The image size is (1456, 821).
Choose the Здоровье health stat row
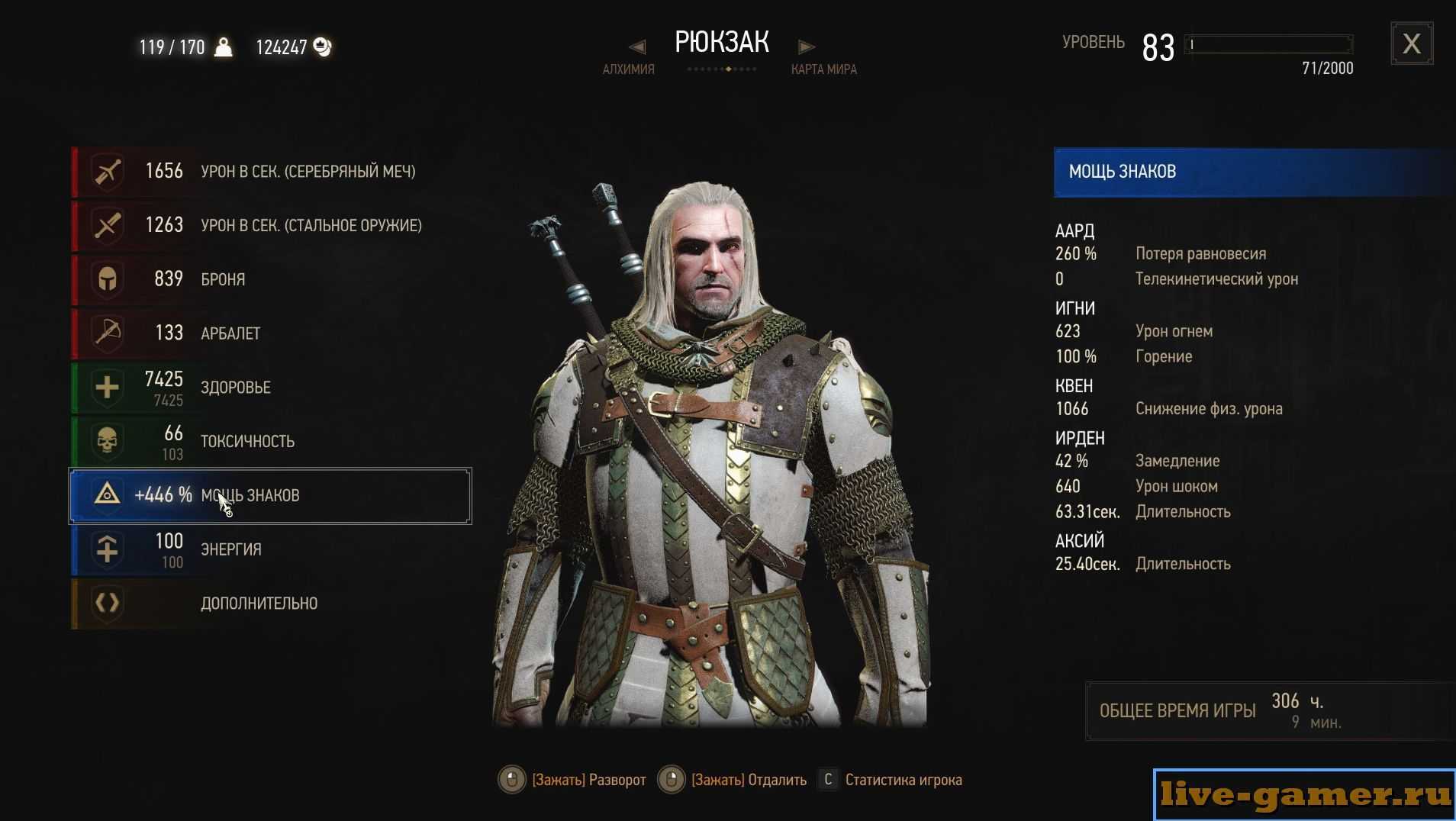[x=271, y=388]
